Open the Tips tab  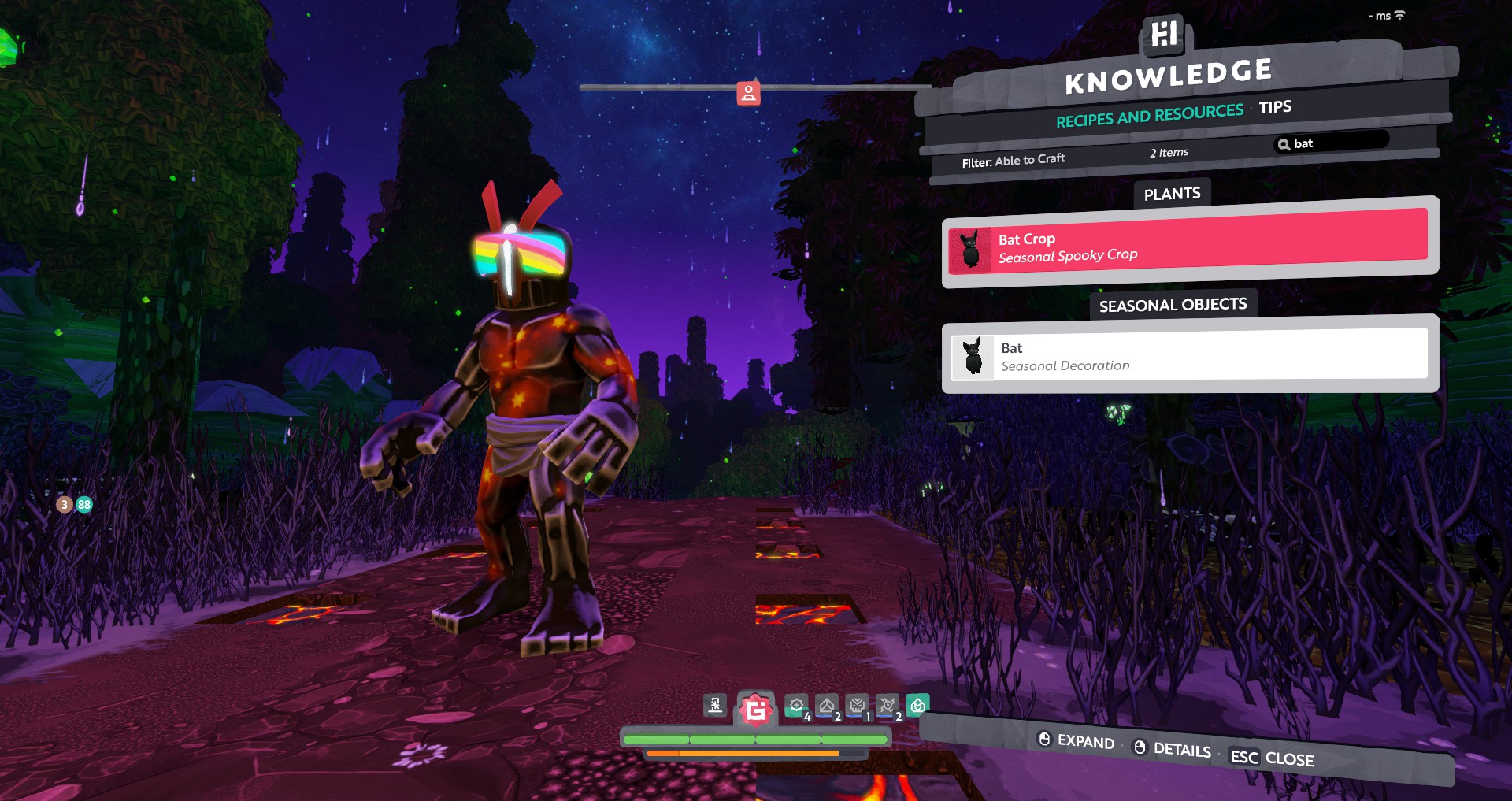(x=1275, y=107)
